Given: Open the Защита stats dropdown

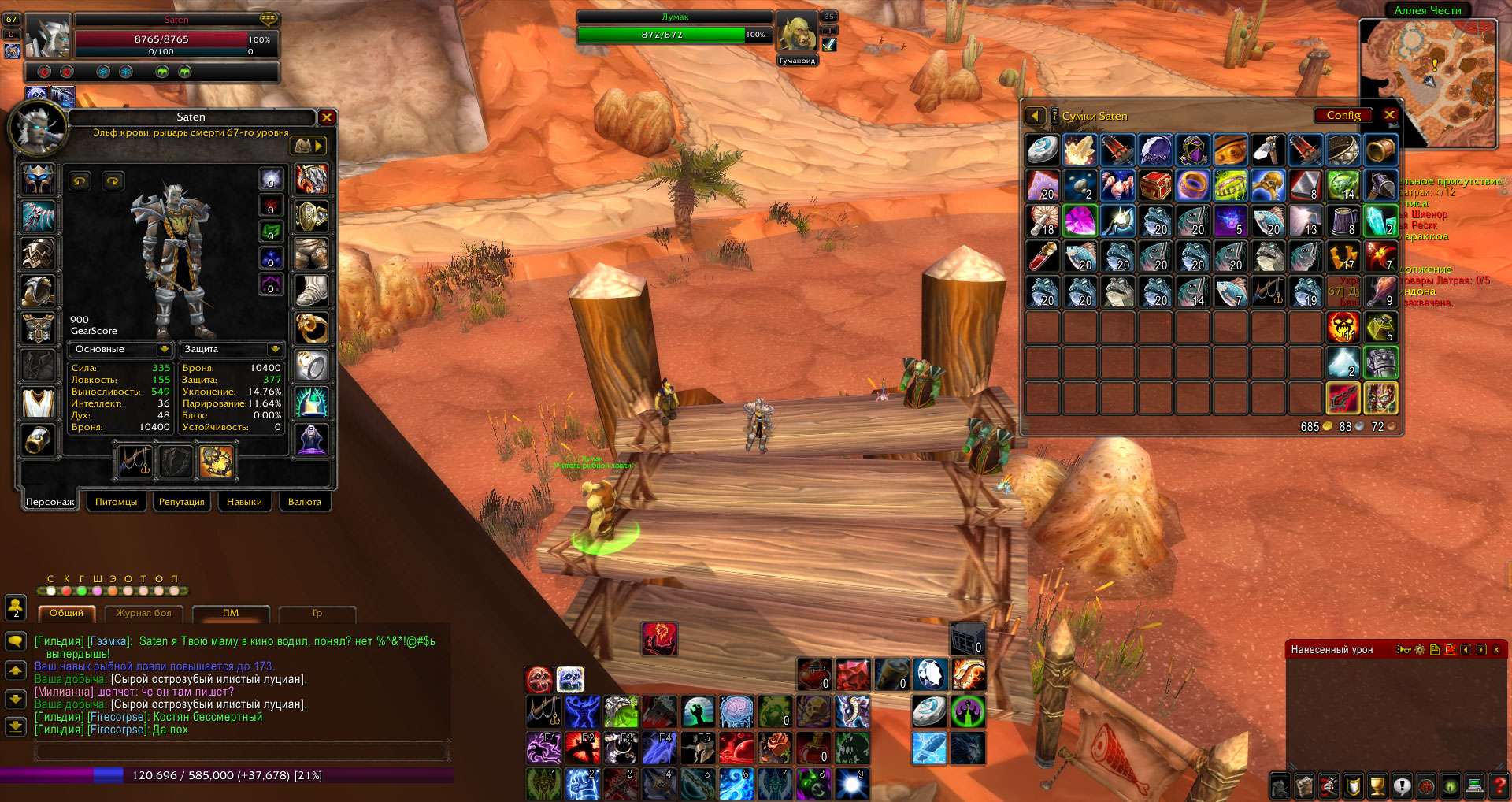Looking at the screenshot, I should pos(274,349).
